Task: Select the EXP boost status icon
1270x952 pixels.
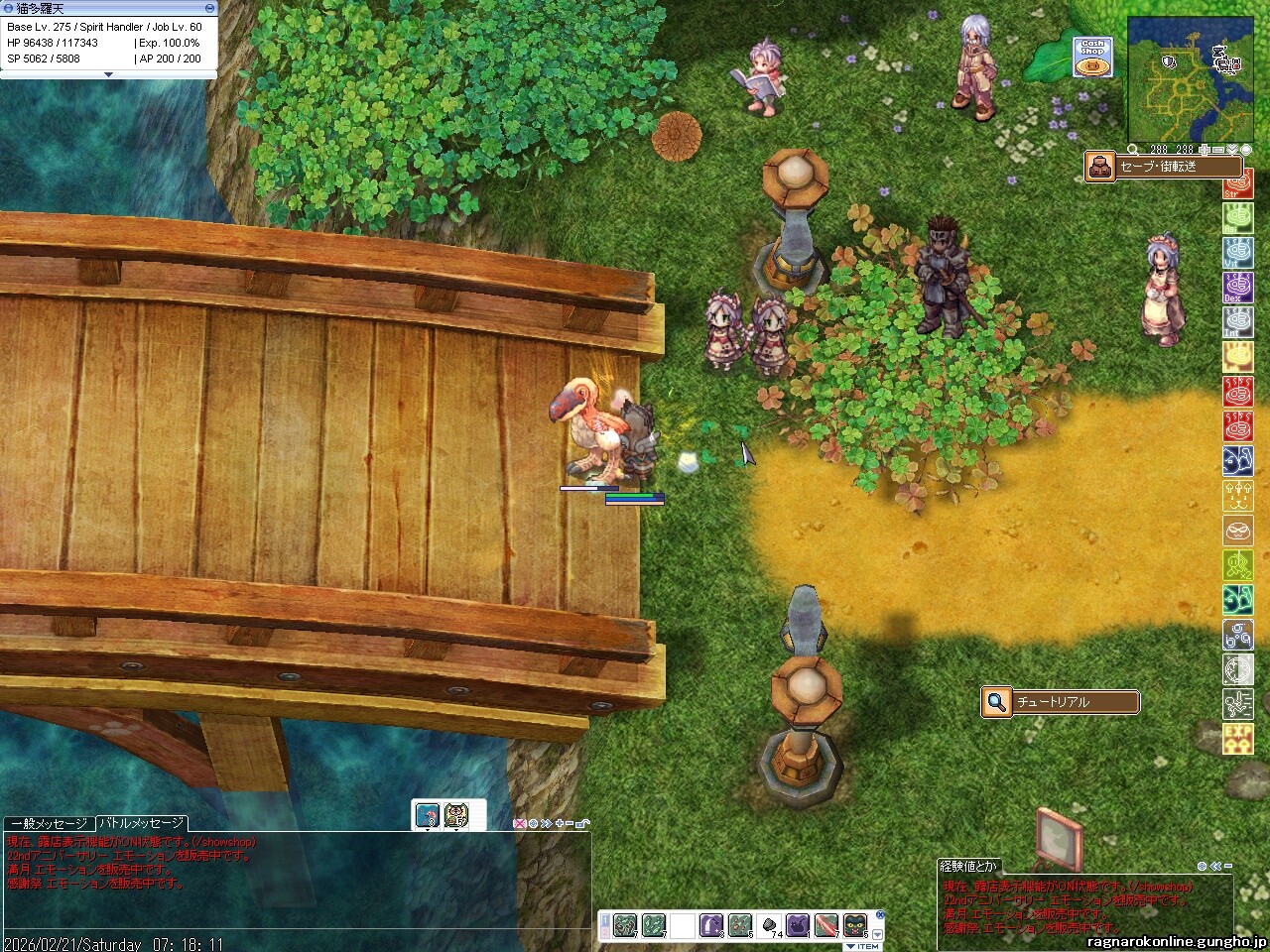Action: tap(1237, 738)
